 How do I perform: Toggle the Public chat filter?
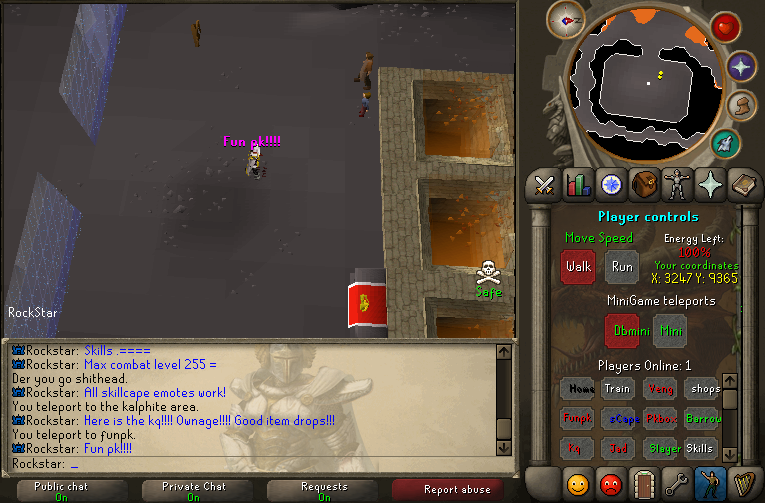click(61, 490)
